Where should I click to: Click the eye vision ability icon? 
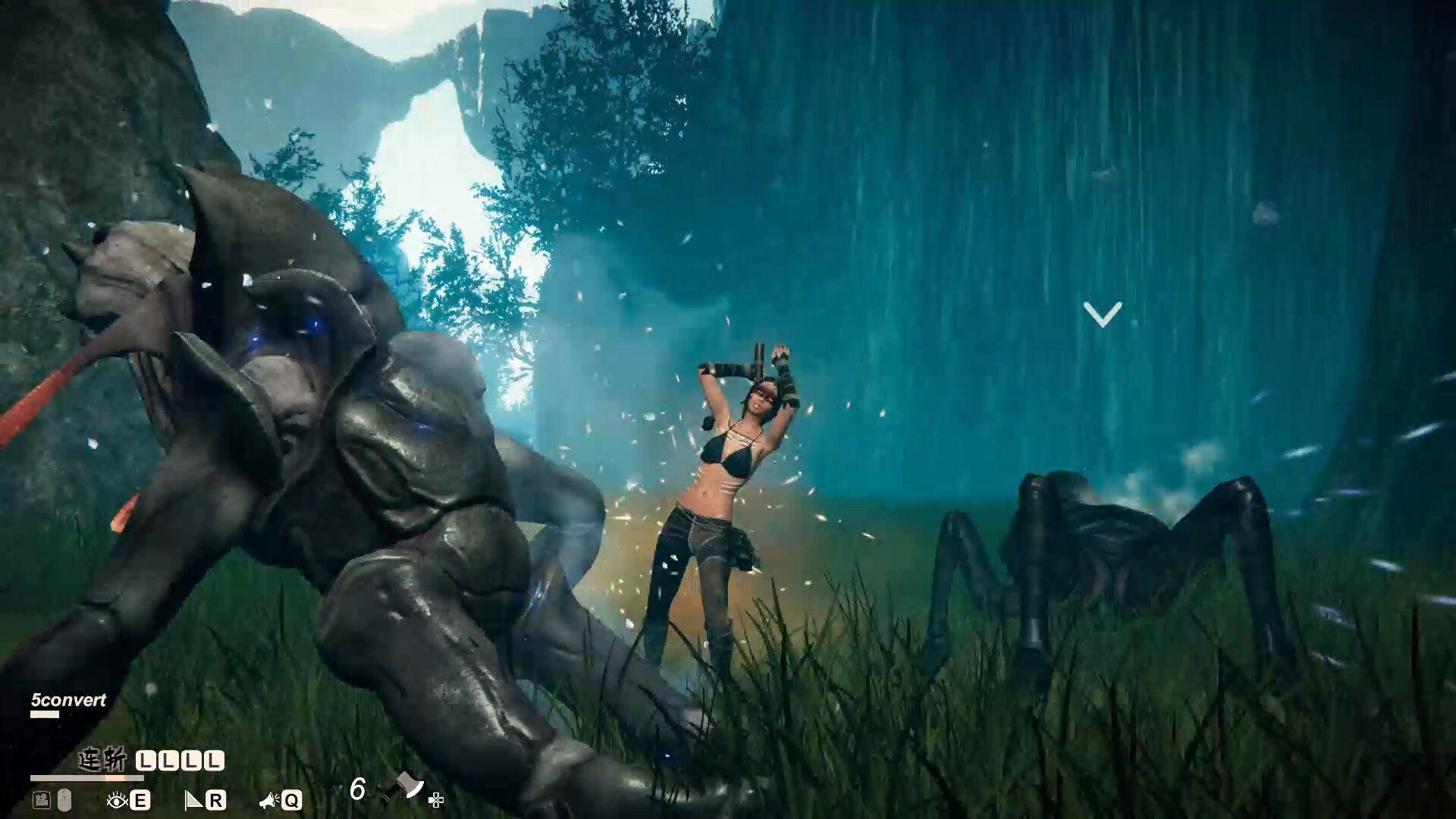click(x=117, y=800)
